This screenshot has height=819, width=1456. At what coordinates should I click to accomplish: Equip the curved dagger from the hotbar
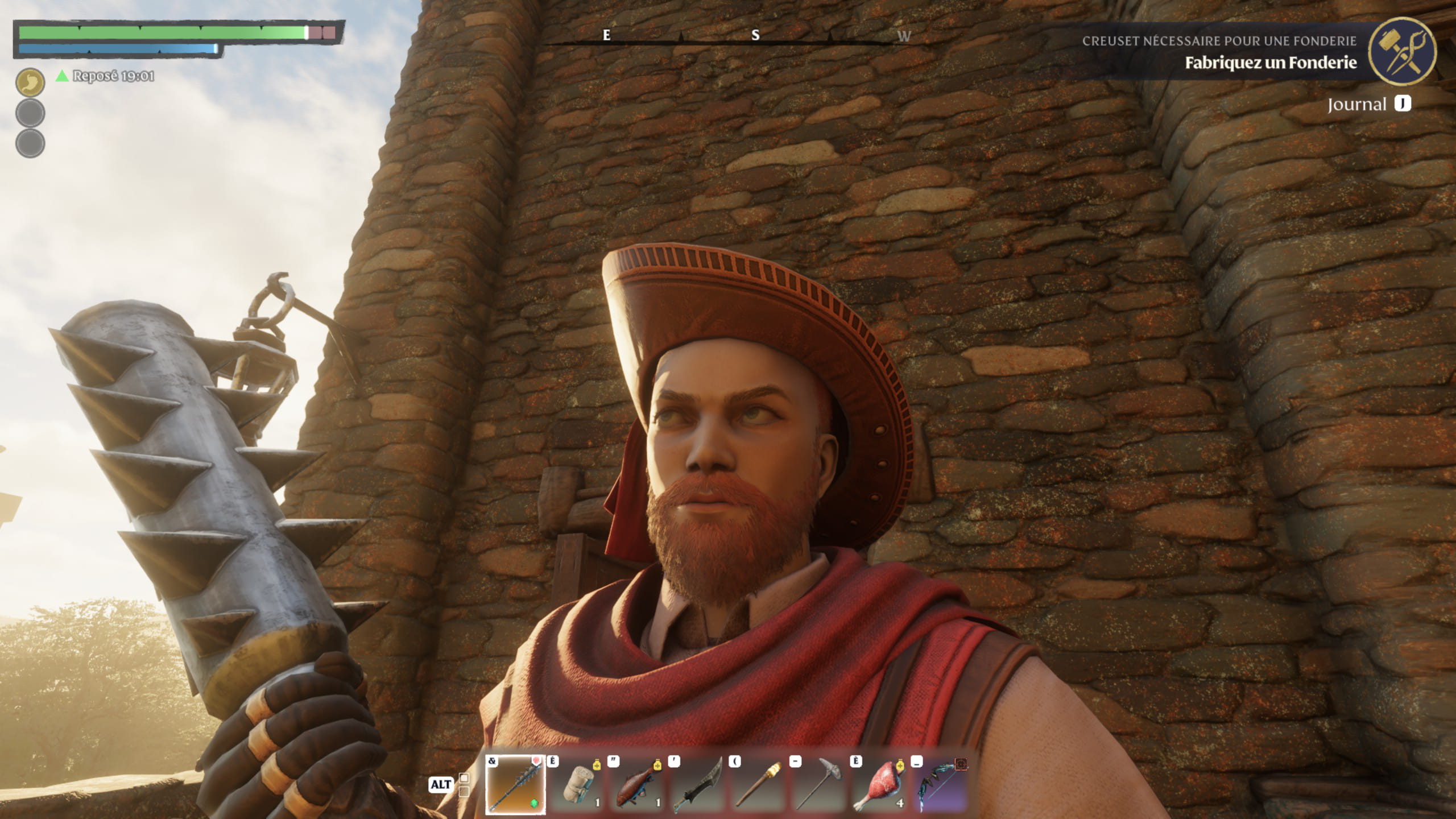coord(697,784)
